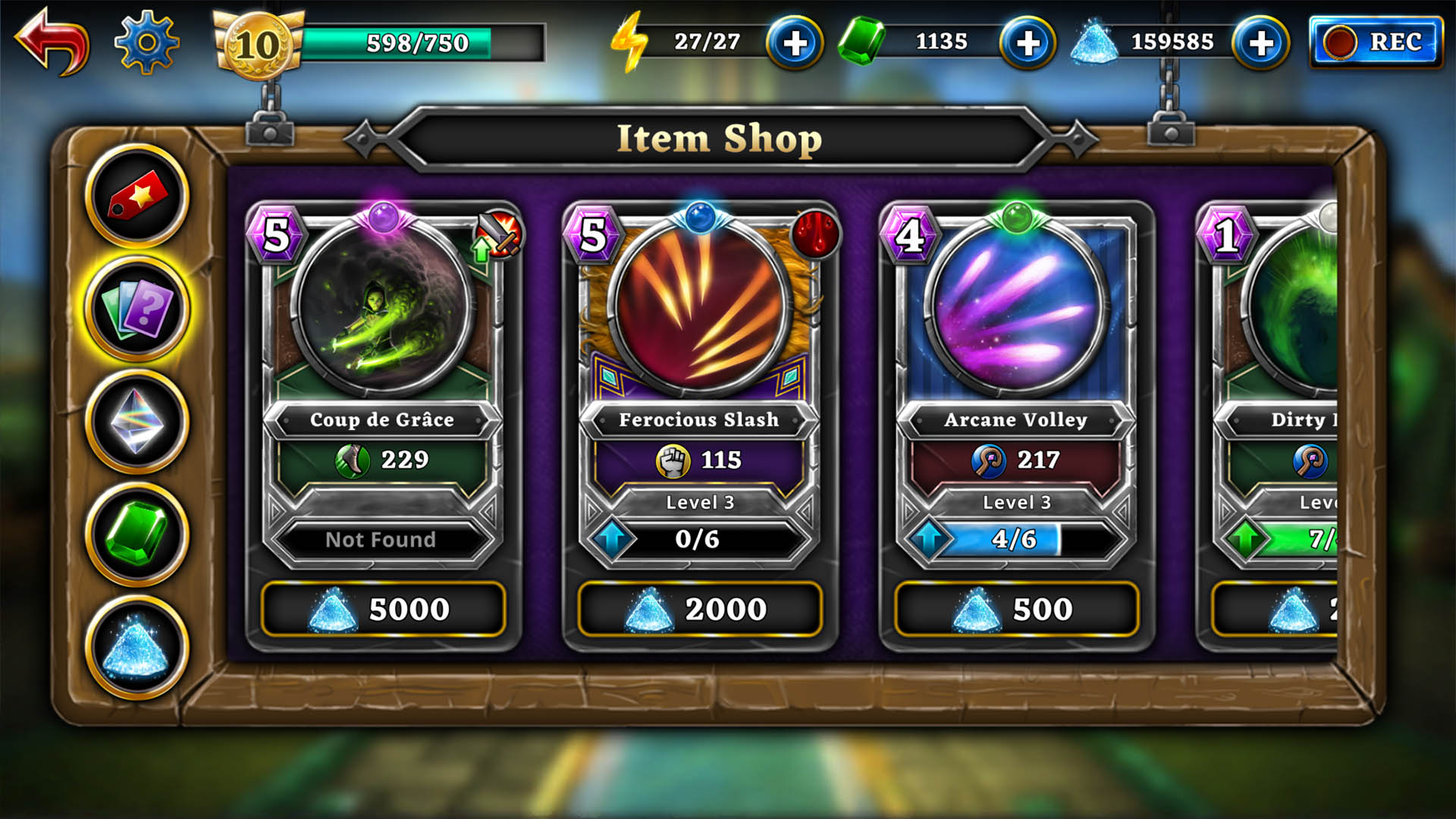The height and width of the screenshot is (819, 1456).
Task: Add green gems with the plus button
Action: (x=1028, y=43)
